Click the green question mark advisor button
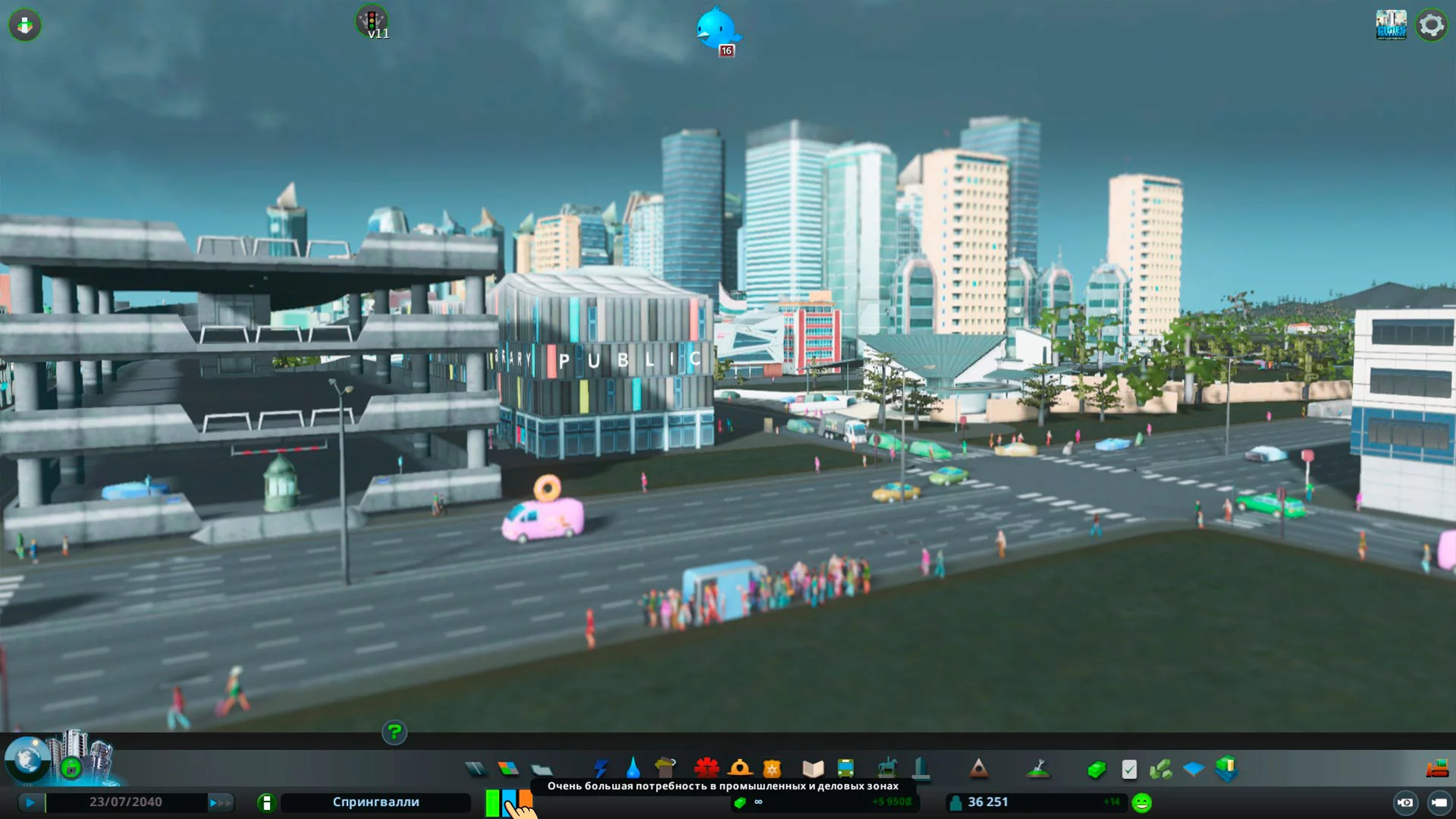 [394, 733]
